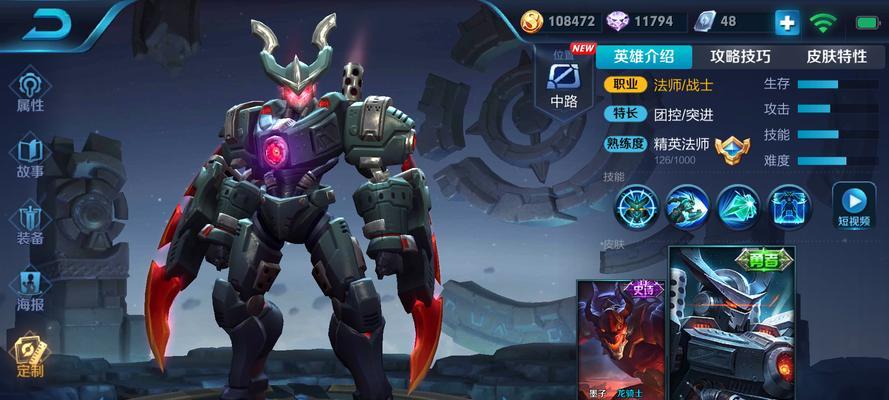Select the green crystal skill icon
Viewport: 889px width, 400px height.
coord(739,208)
